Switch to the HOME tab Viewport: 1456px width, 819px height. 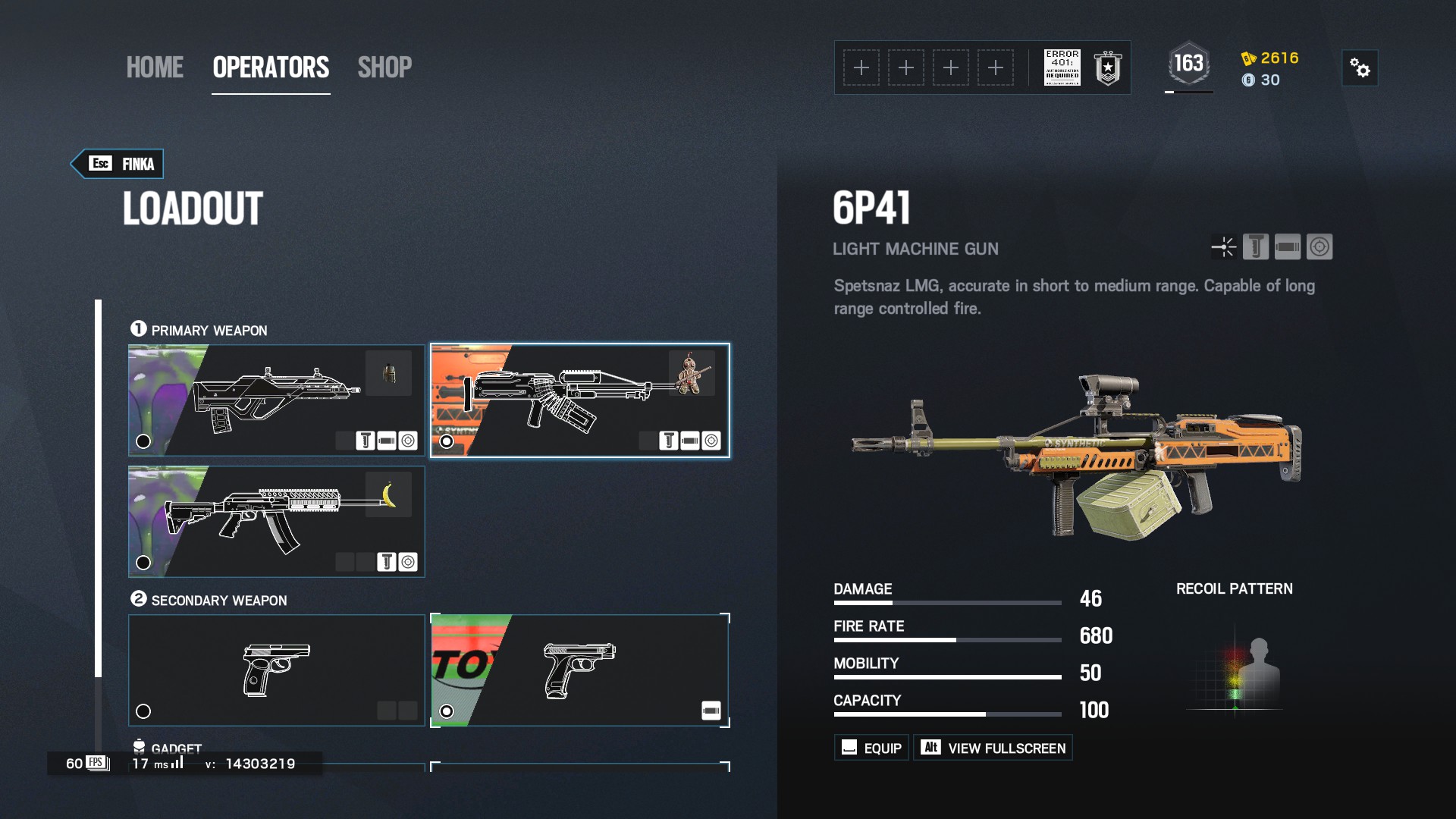click(155, 68)
